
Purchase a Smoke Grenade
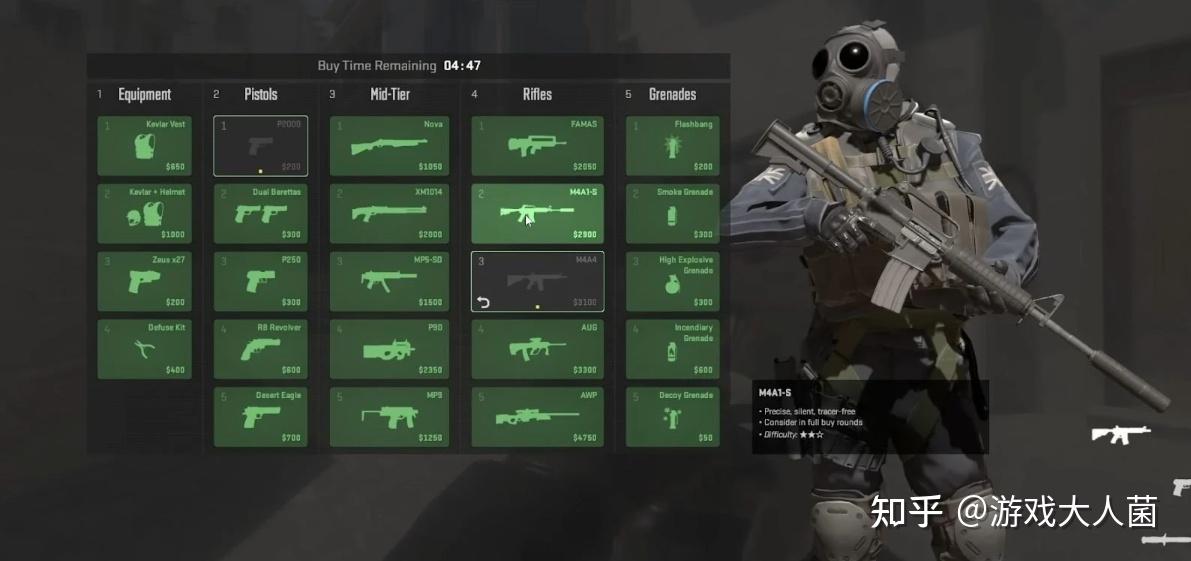(672, 214)
